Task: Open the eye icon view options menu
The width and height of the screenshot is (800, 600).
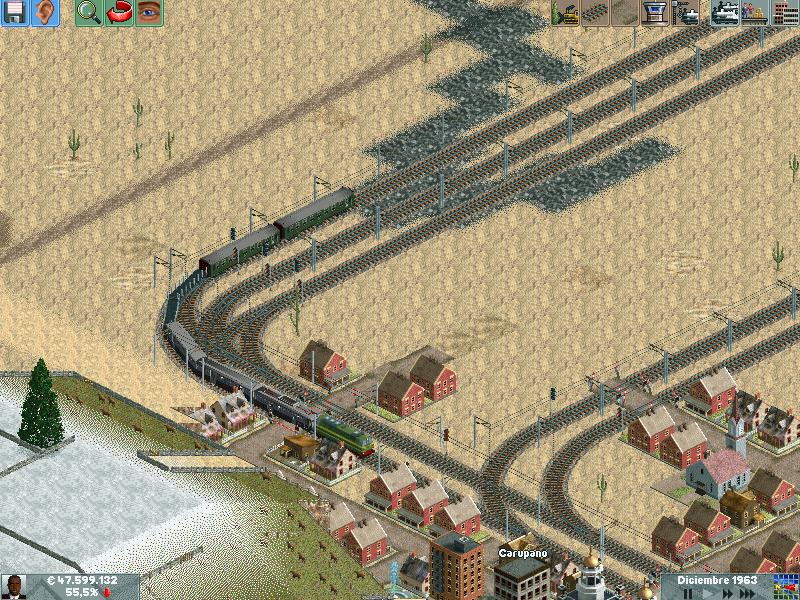Action: pyautogui.click(x=149, y=13)
